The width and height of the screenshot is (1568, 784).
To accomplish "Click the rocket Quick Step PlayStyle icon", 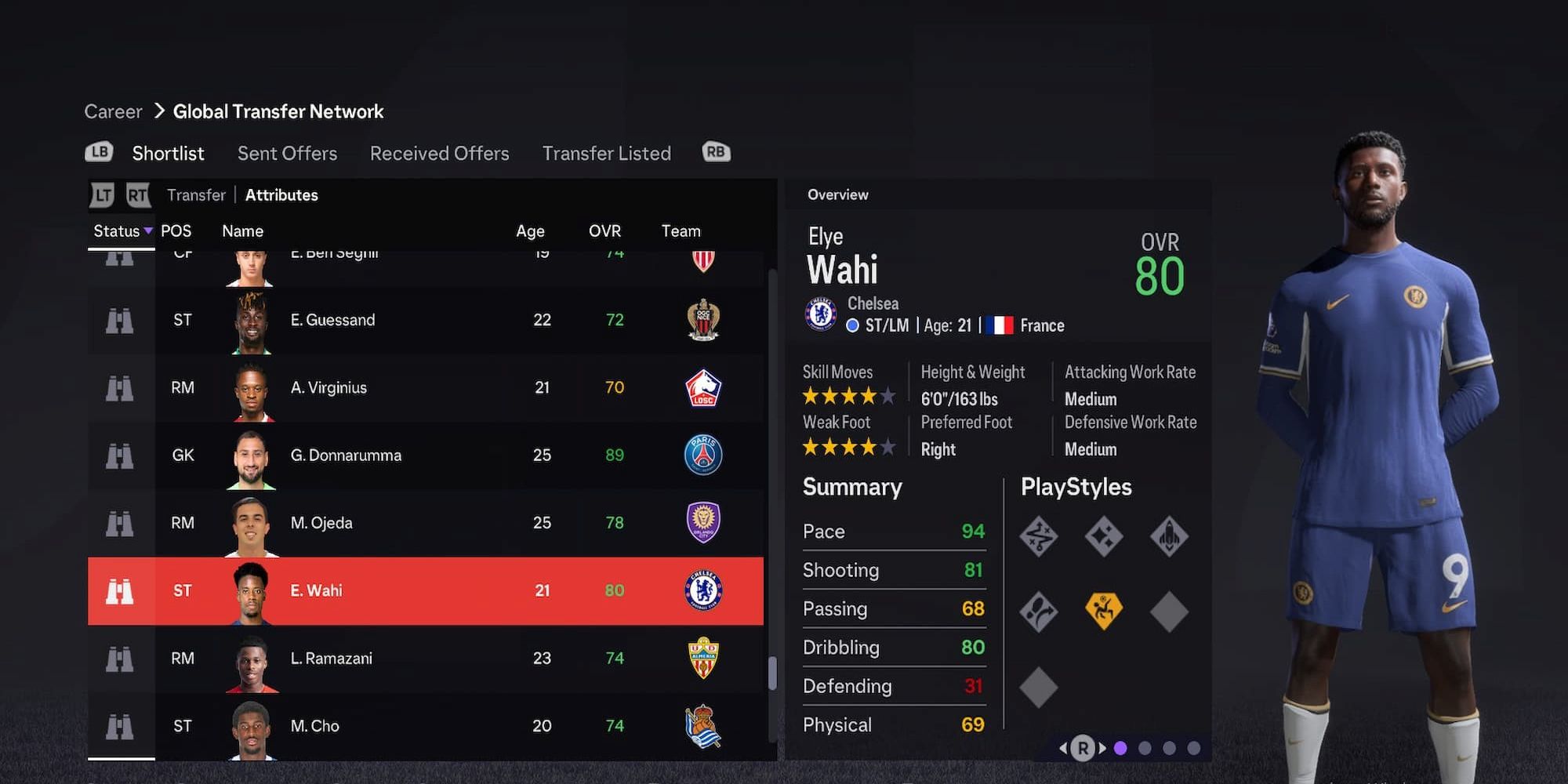I will 1168,537.
